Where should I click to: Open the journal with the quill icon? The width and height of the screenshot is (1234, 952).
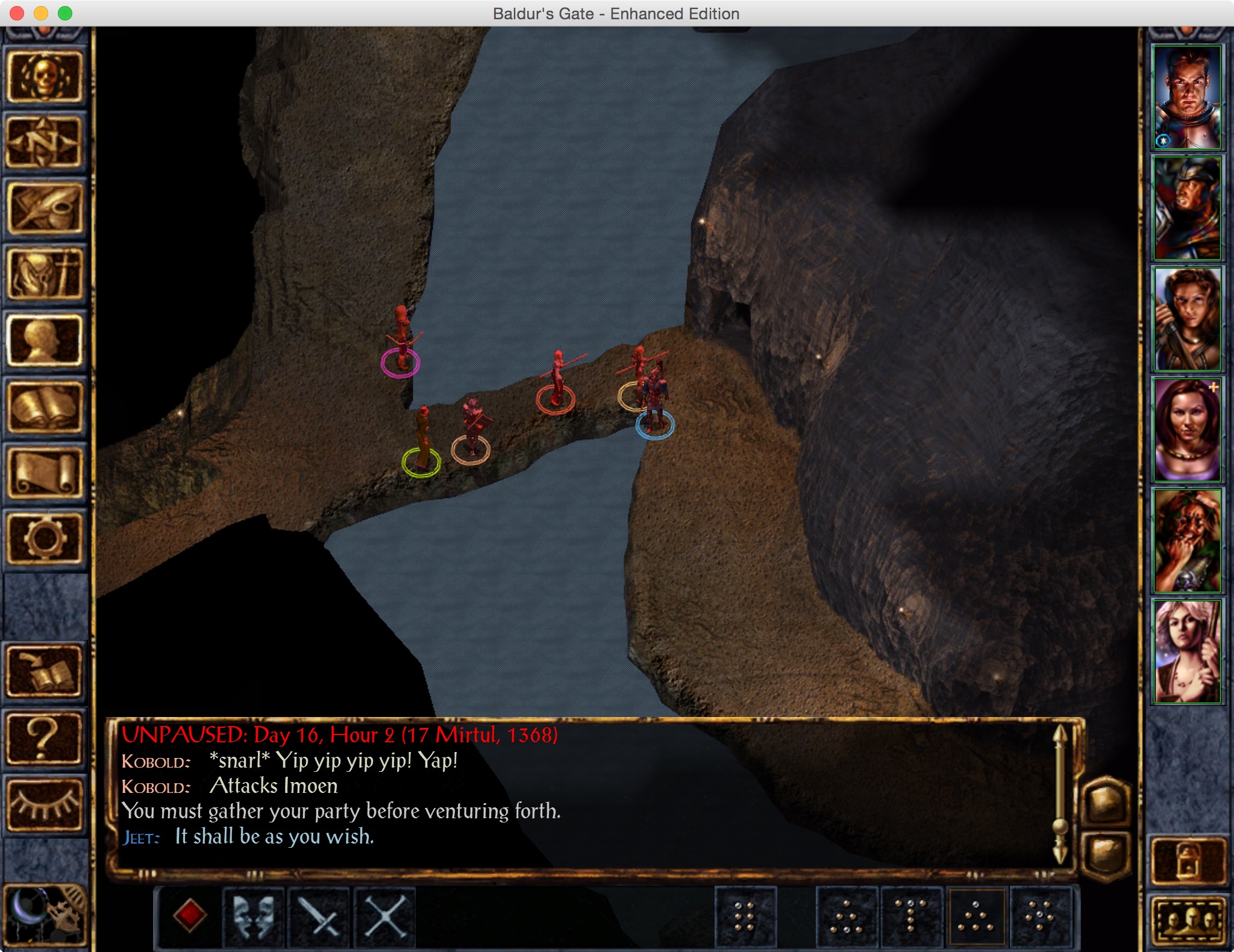pos(44,209)
